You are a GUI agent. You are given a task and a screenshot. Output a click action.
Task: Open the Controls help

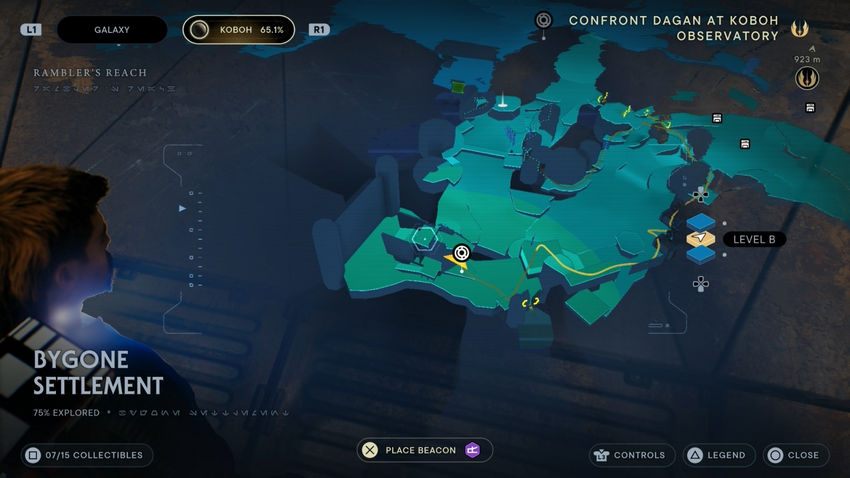click(x=628, y=455)
